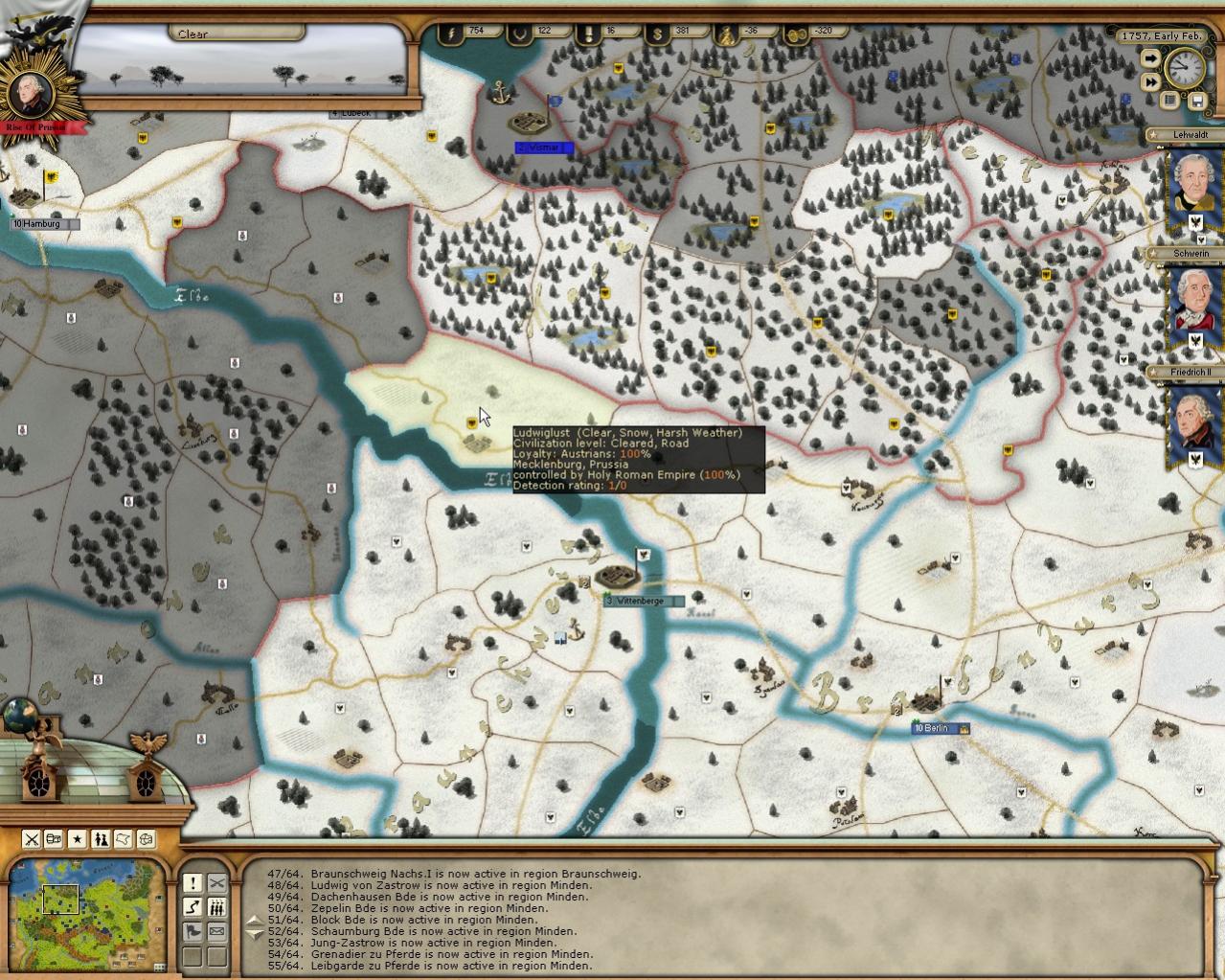Click the single-arrow next turn button
The image size is (1225, 980).
(x=1150, y=58)
